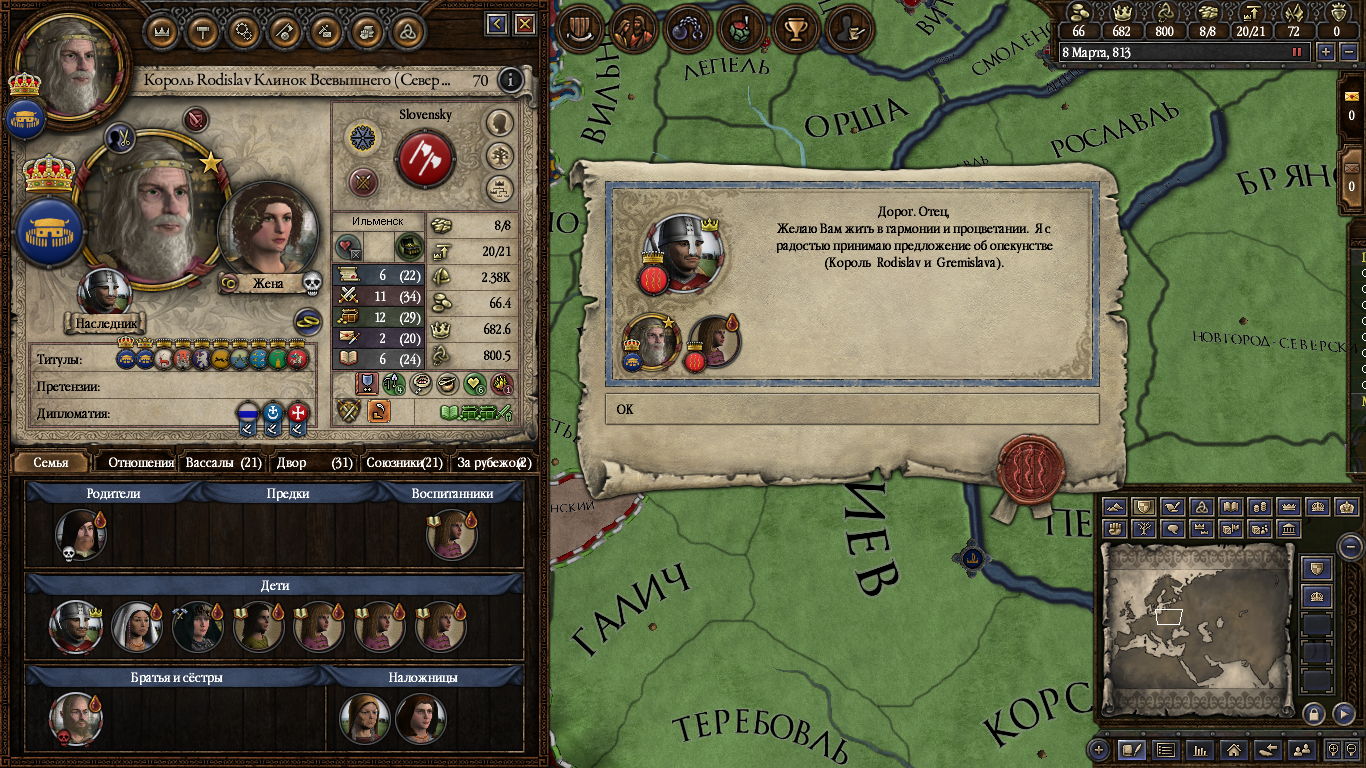This screenshot has width=1366, height=768.
Task: Increase game speed with plus button
Action: (1326, 52)
